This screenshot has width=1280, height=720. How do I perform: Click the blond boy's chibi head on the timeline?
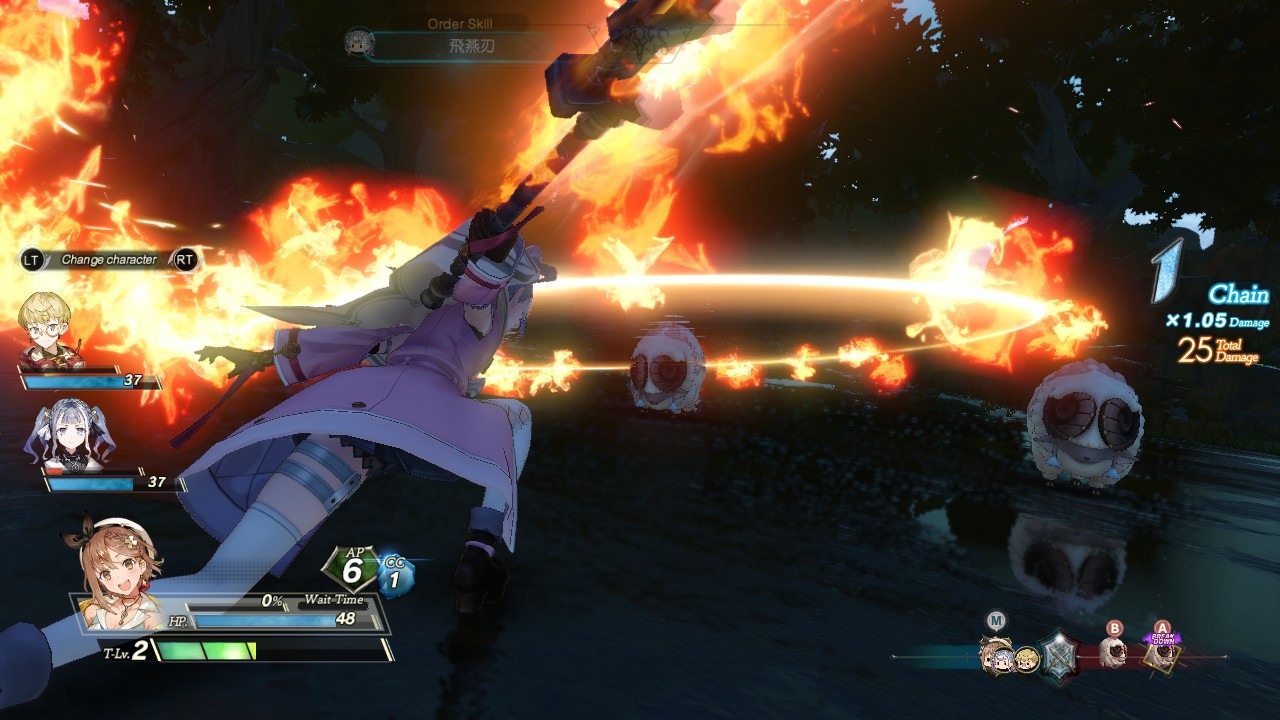1027,659
